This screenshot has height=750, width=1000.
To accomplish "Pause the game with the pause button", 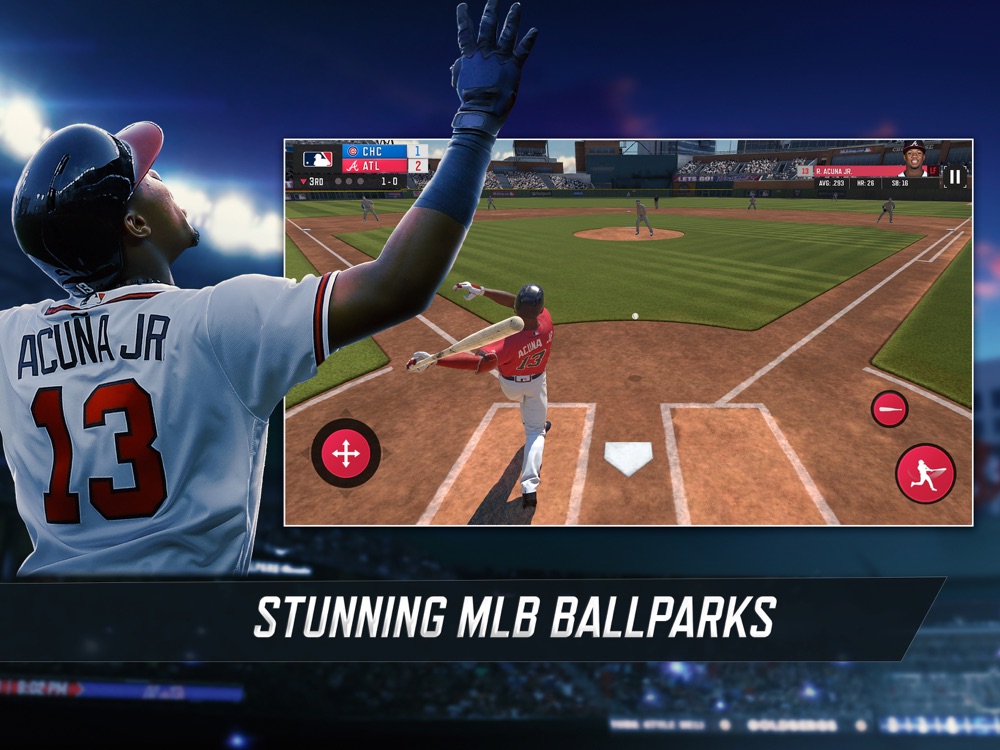I will point(954,177).
